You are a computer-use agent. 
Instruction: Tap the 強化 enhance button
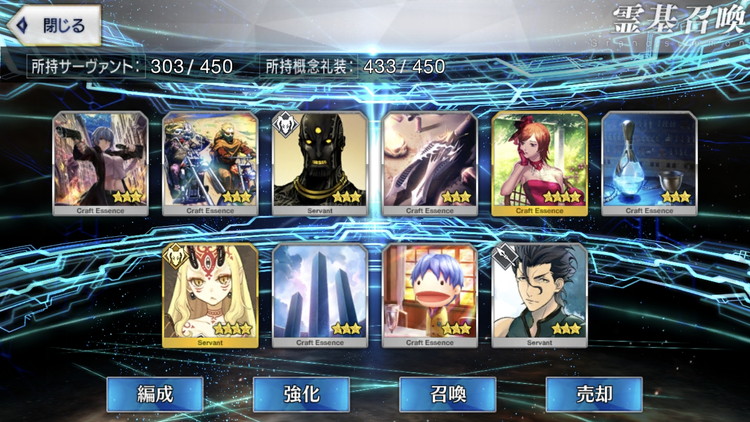pos(301,394)
